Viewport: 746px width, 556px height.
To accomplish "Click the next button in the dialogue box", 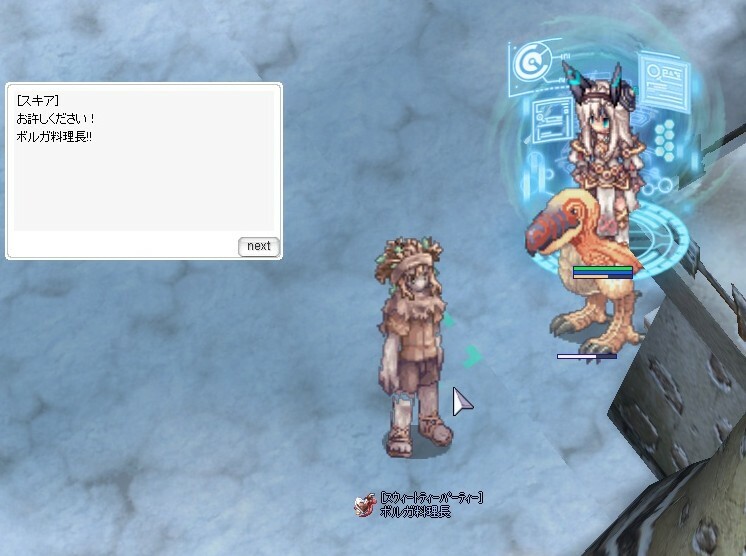I will 258,246.
